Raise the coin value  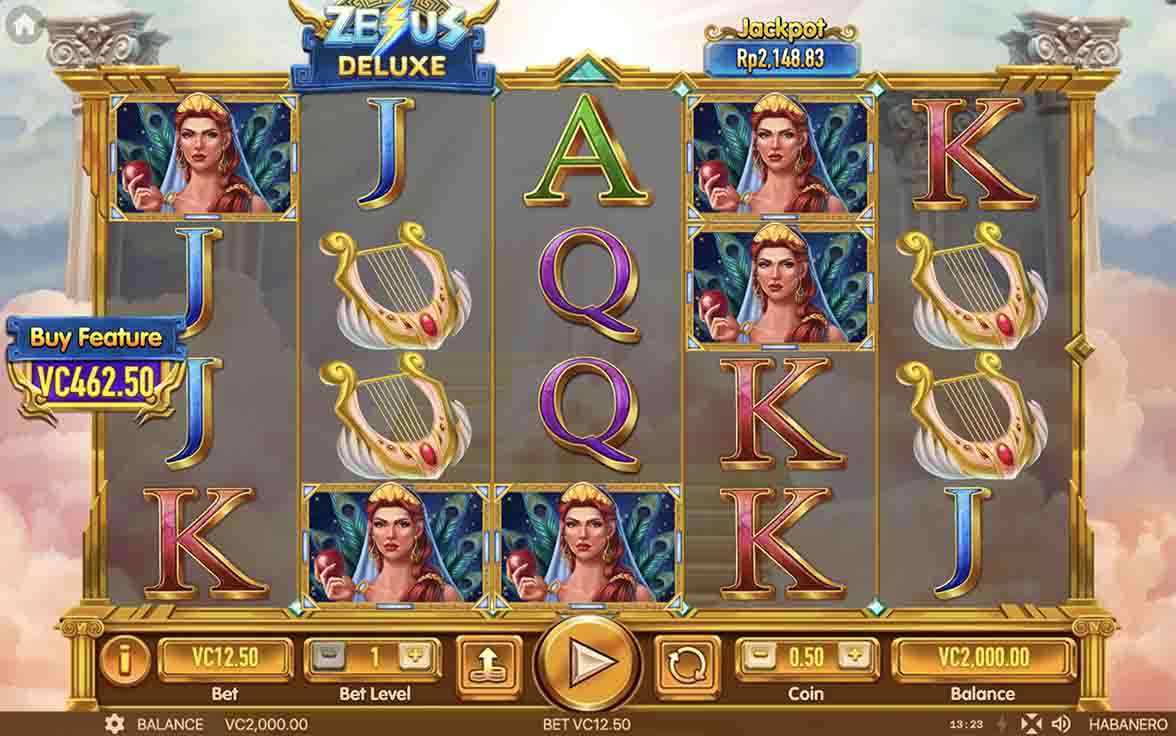pyautogui.click(x=853, y=657)
